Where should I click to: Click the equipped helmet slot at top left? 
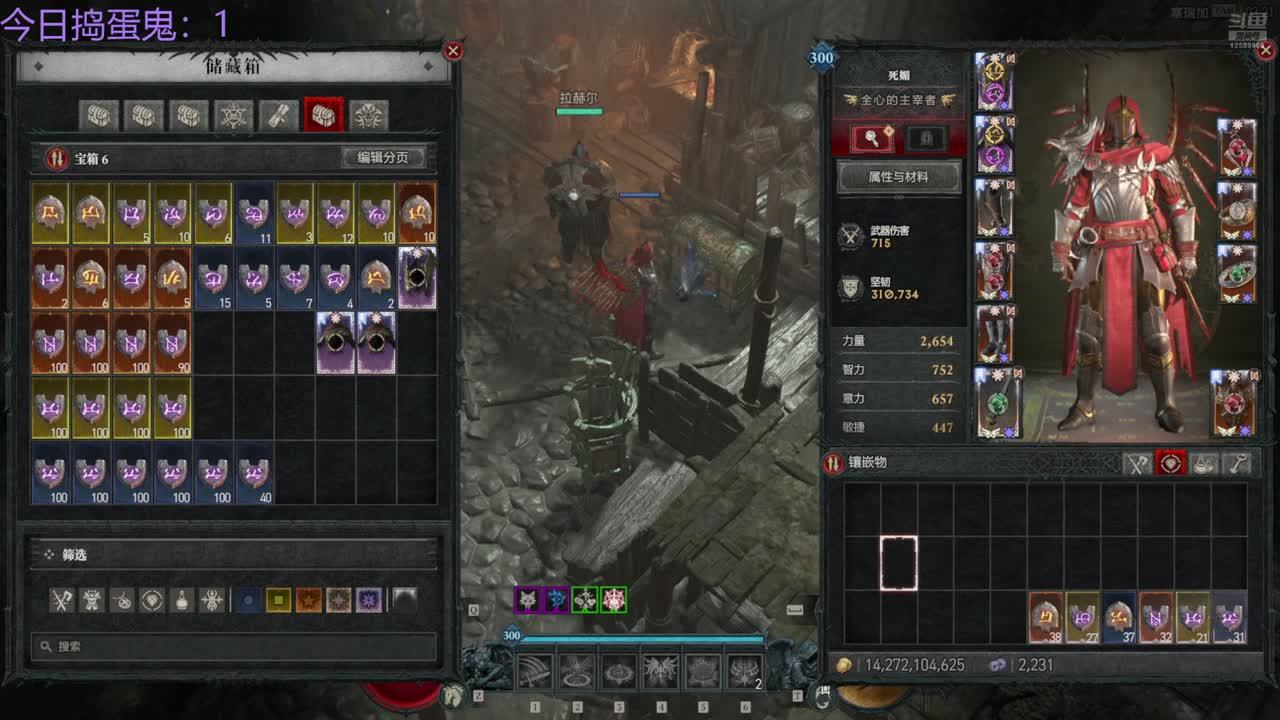tap(994, 81)
